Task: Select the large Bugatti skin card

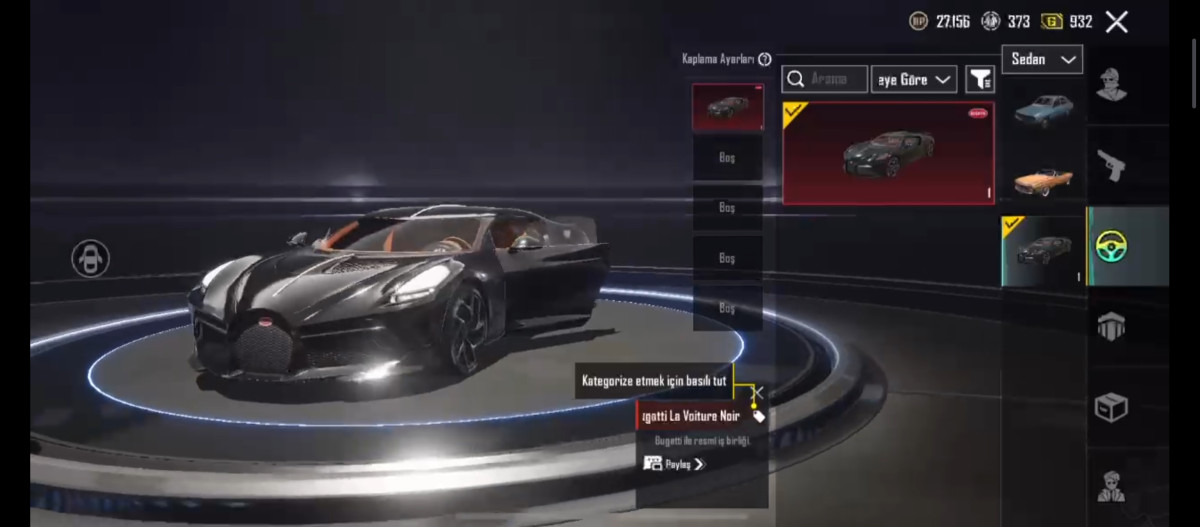Action: [888, 153]
